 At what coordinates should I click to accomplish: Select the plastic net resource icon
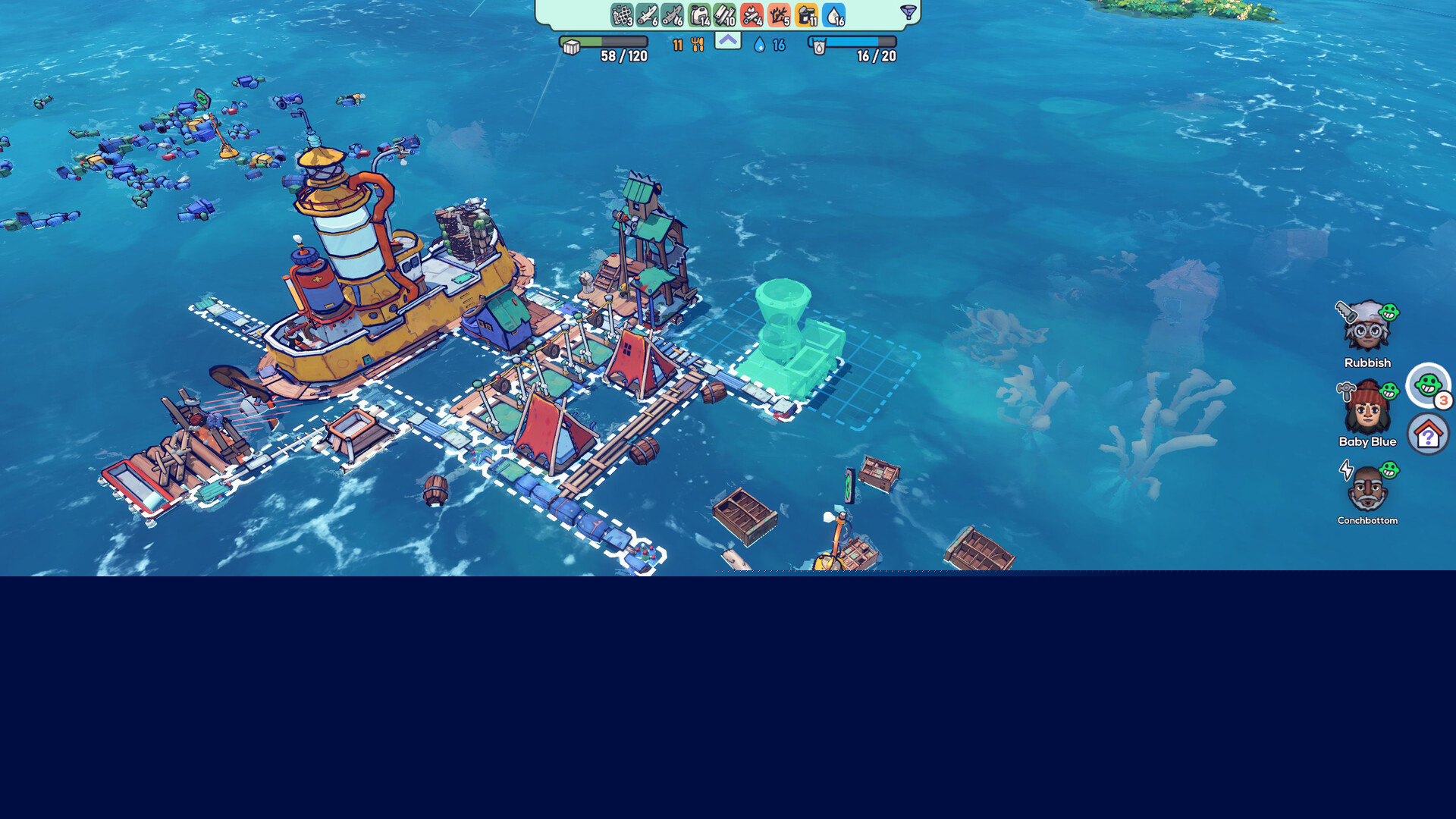622,15
